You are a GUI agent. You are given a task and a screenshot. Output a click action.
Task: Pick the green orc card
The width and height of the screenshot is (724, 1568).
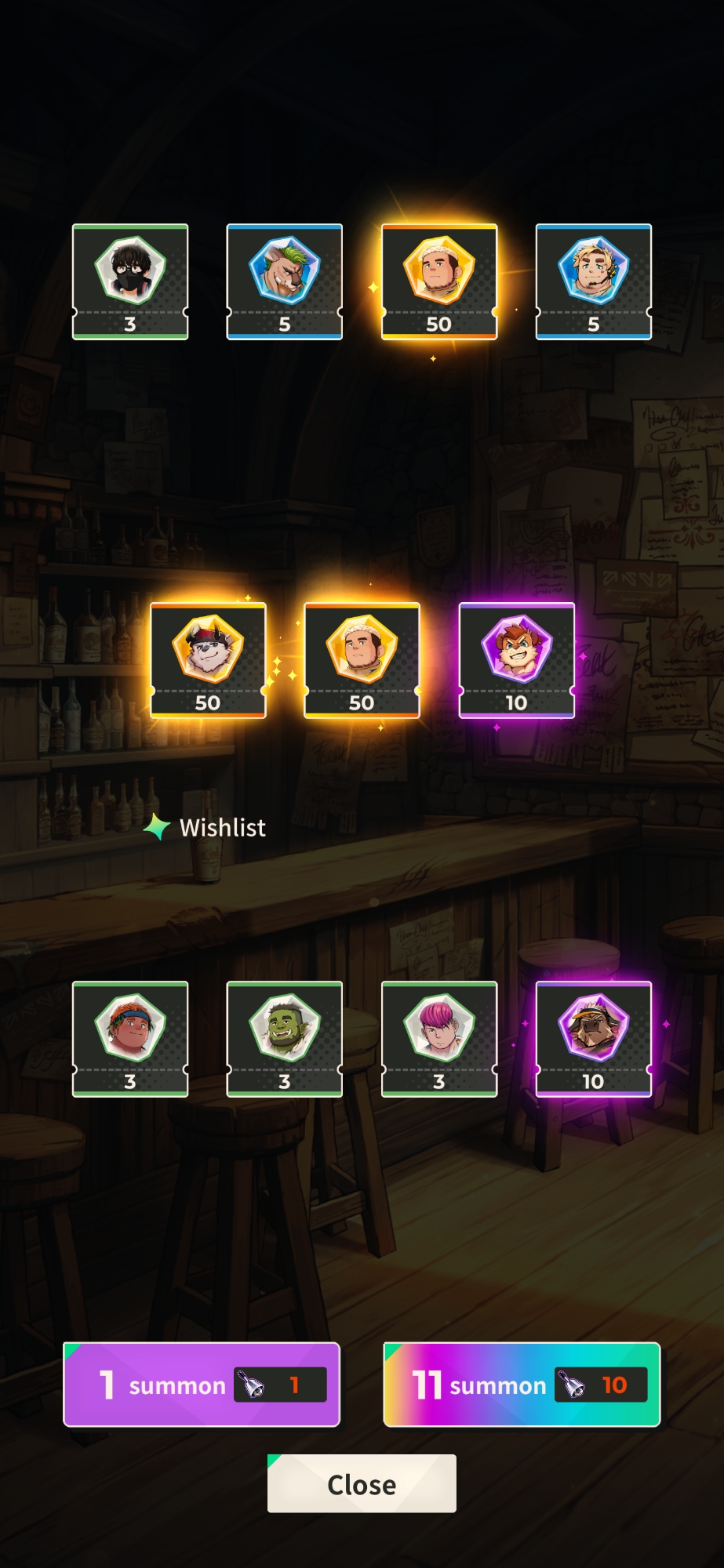click(x=285, y=1039)
